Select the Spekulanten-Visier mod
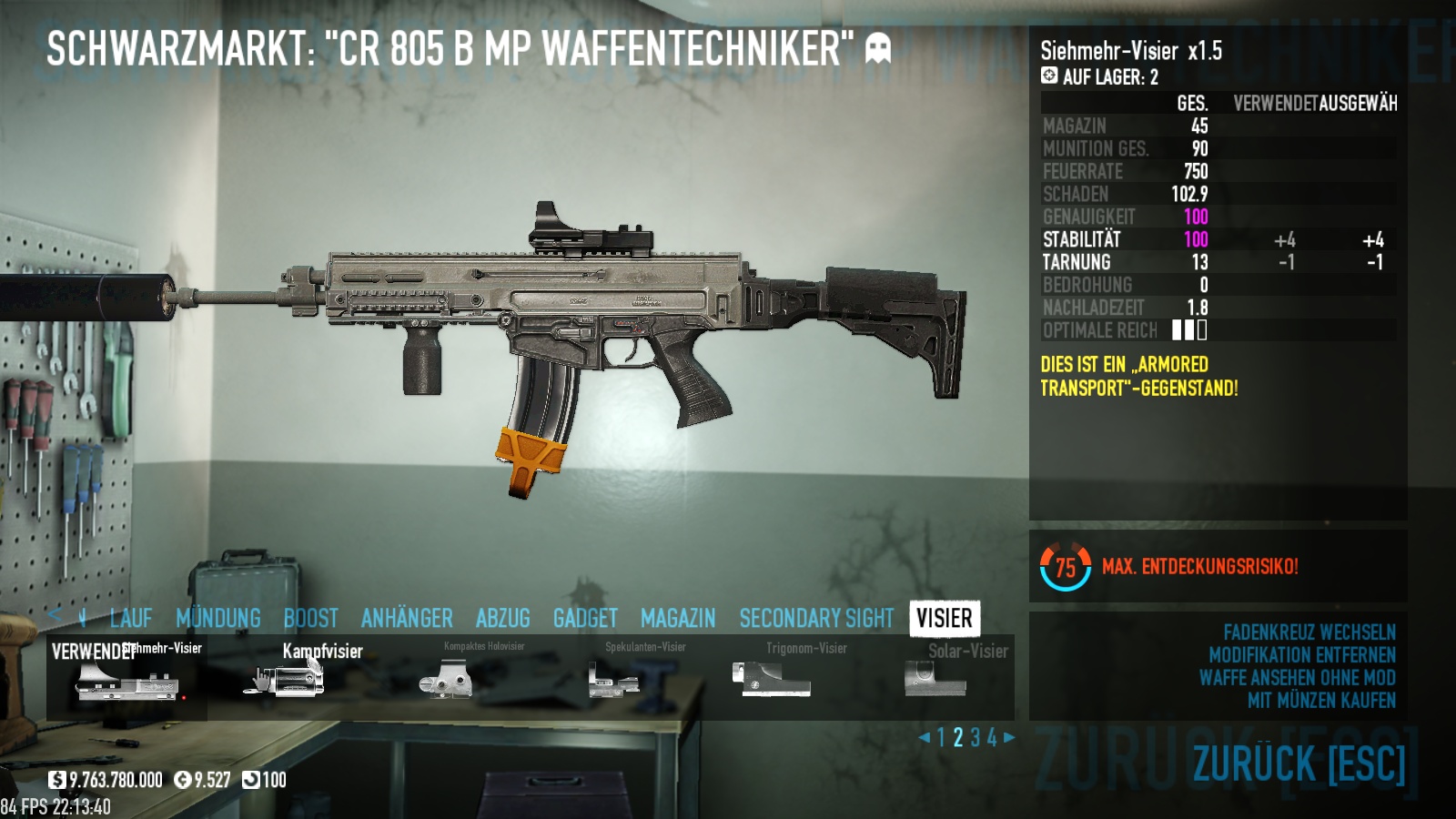This screenshot has width=1456, height=819. pos(612,680)
